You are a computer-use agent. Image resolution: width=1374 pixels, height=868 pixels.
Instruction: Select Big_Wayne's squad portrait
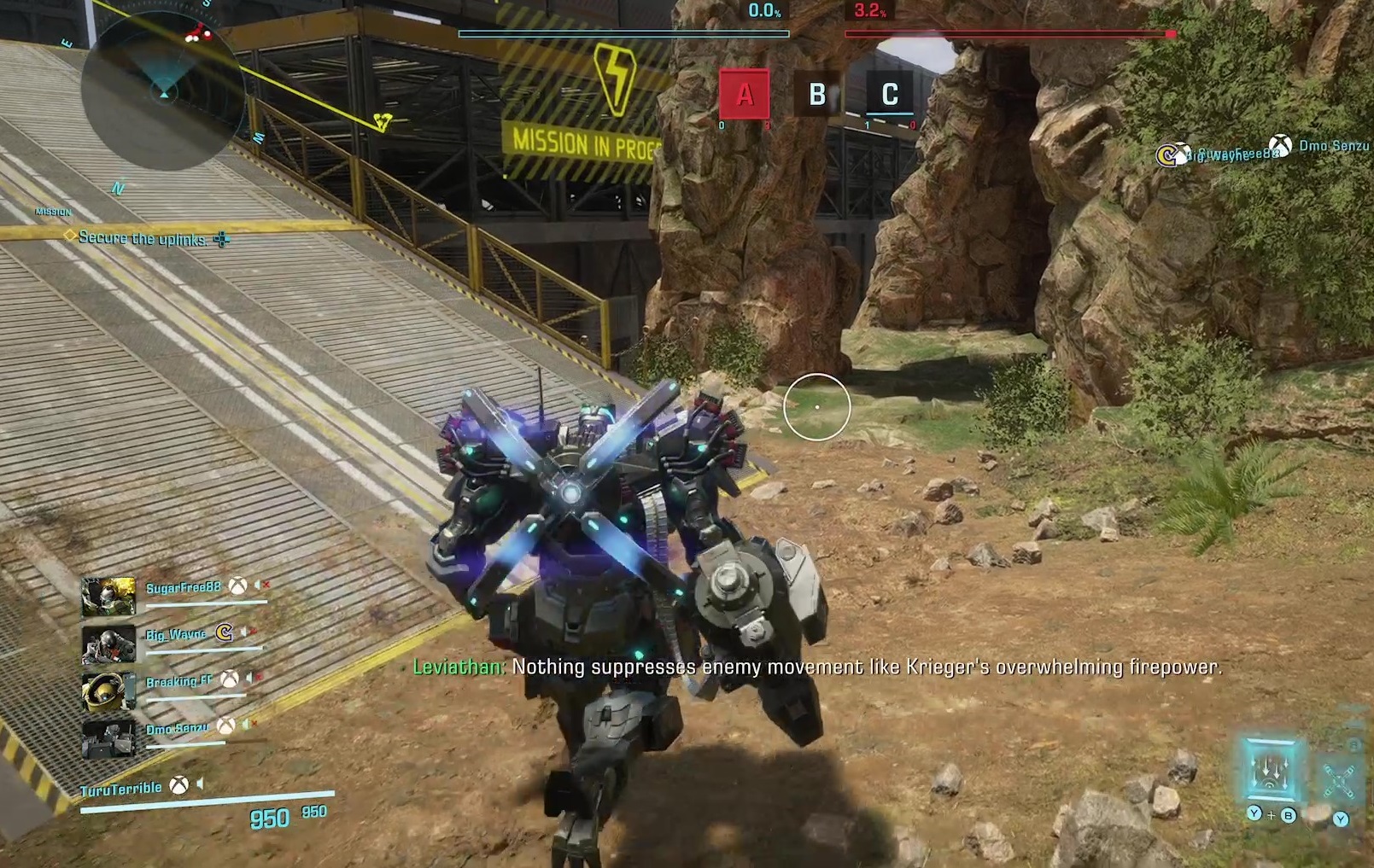(108, 644)
